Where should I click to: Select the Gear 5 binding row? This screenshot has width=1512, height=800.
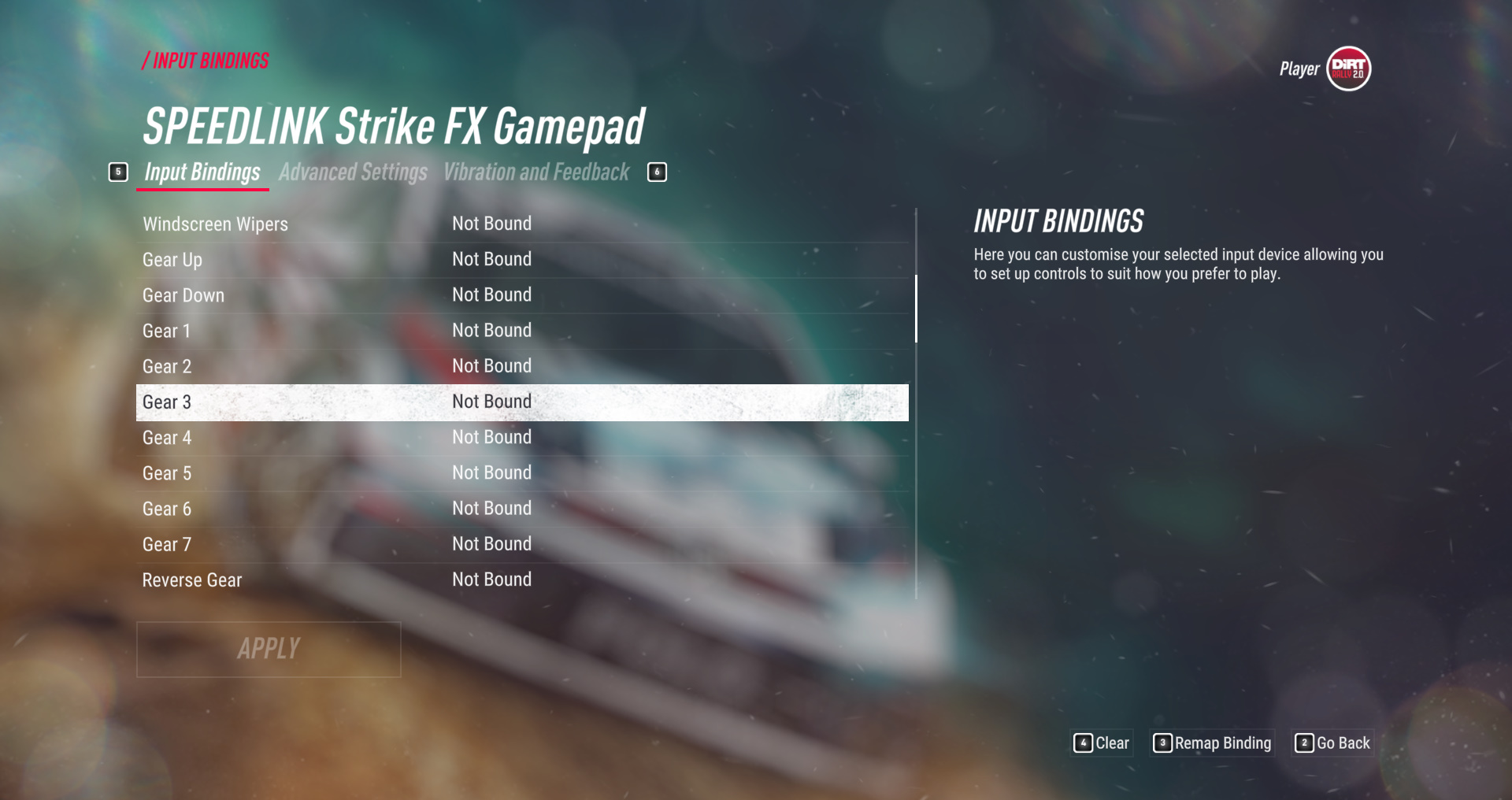click(x=521, y=473)
